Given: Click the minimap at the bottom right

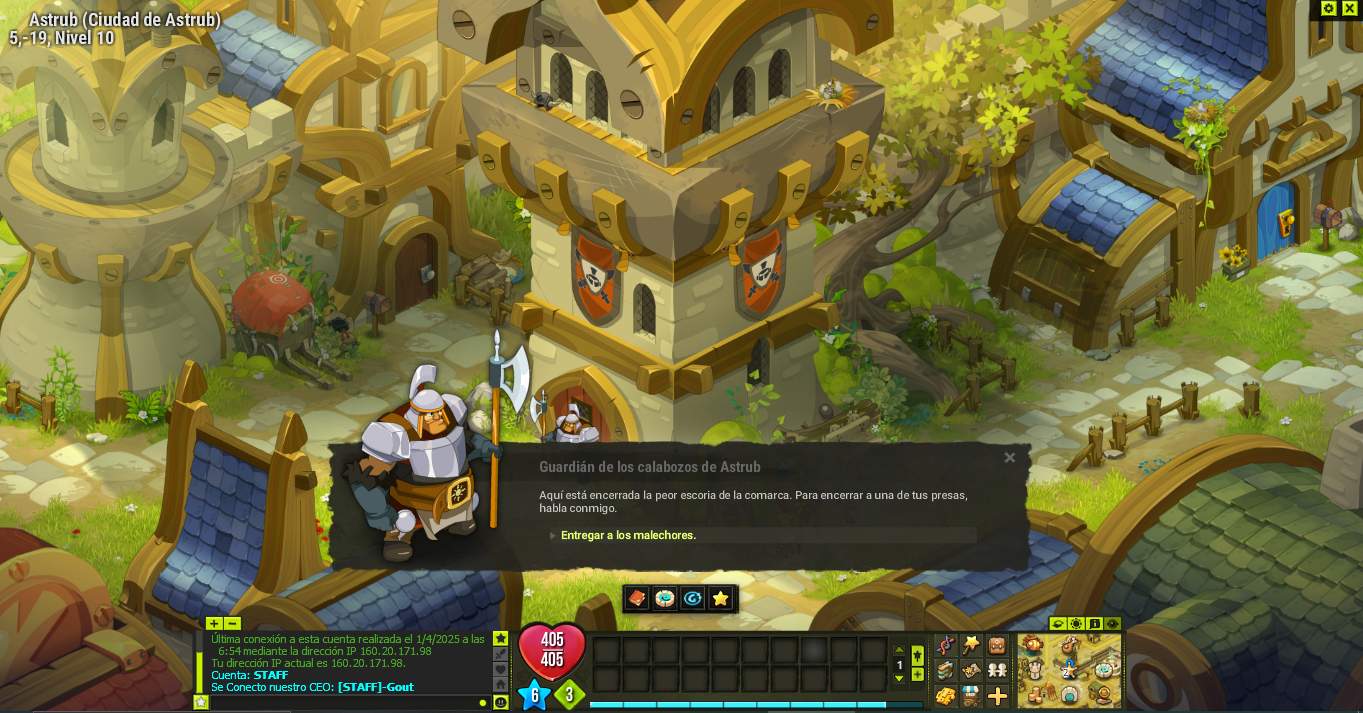Looking at the screenshot, I should [x=1069, y=670].
